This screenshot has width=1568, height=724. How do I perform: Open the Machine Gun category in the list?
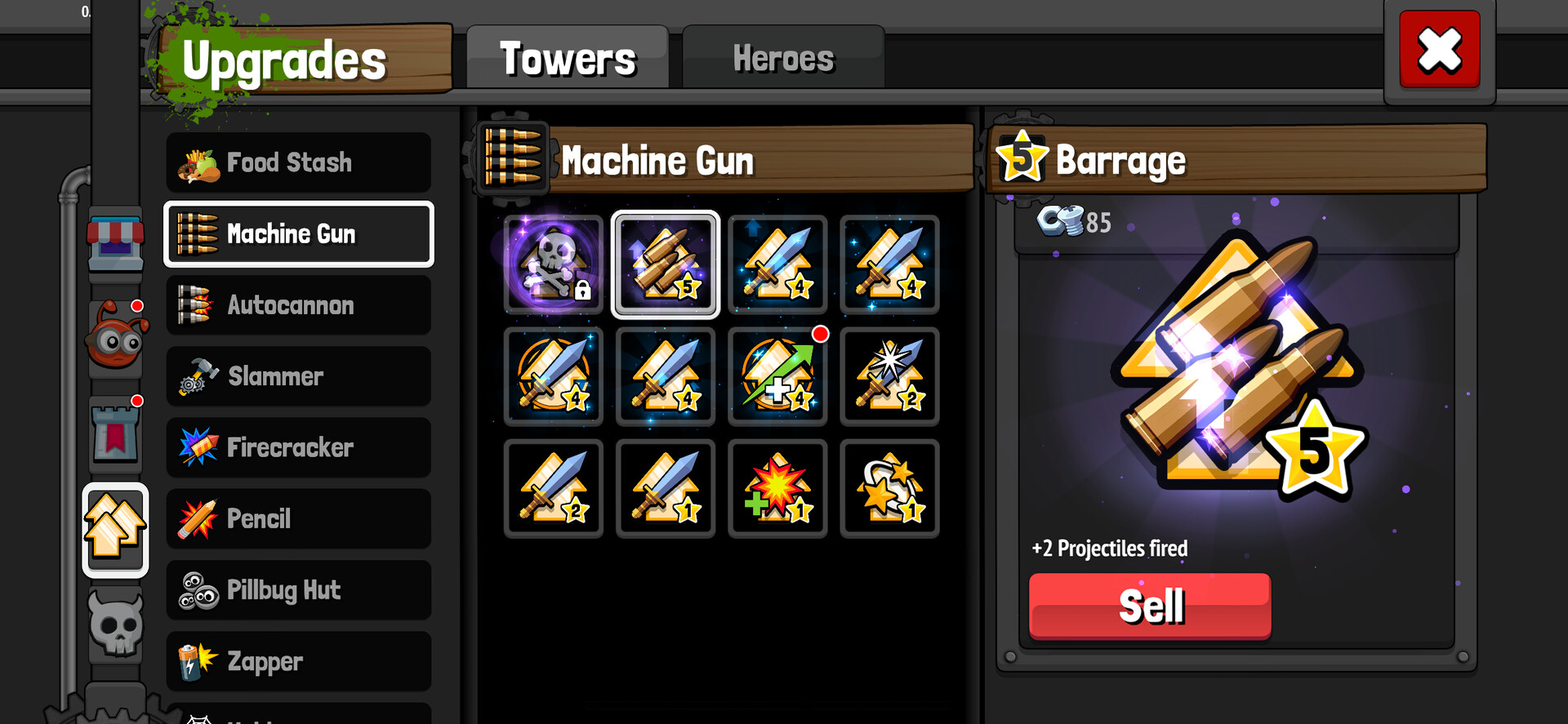298,234
